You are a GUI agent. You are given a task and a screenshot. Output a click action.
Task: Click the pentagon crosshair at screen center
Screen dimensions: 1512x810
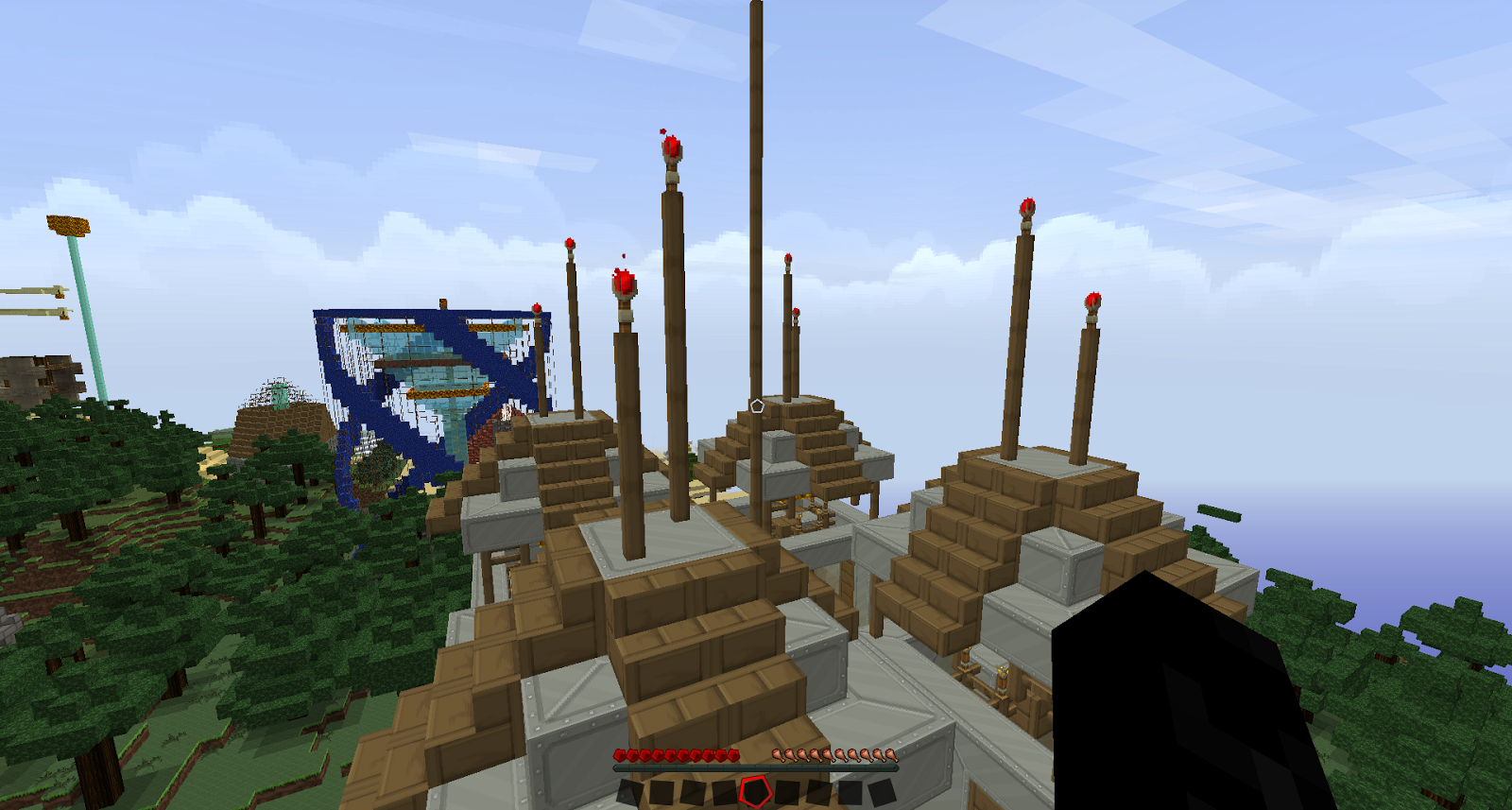pyautogui.click(x=756, y=405)
